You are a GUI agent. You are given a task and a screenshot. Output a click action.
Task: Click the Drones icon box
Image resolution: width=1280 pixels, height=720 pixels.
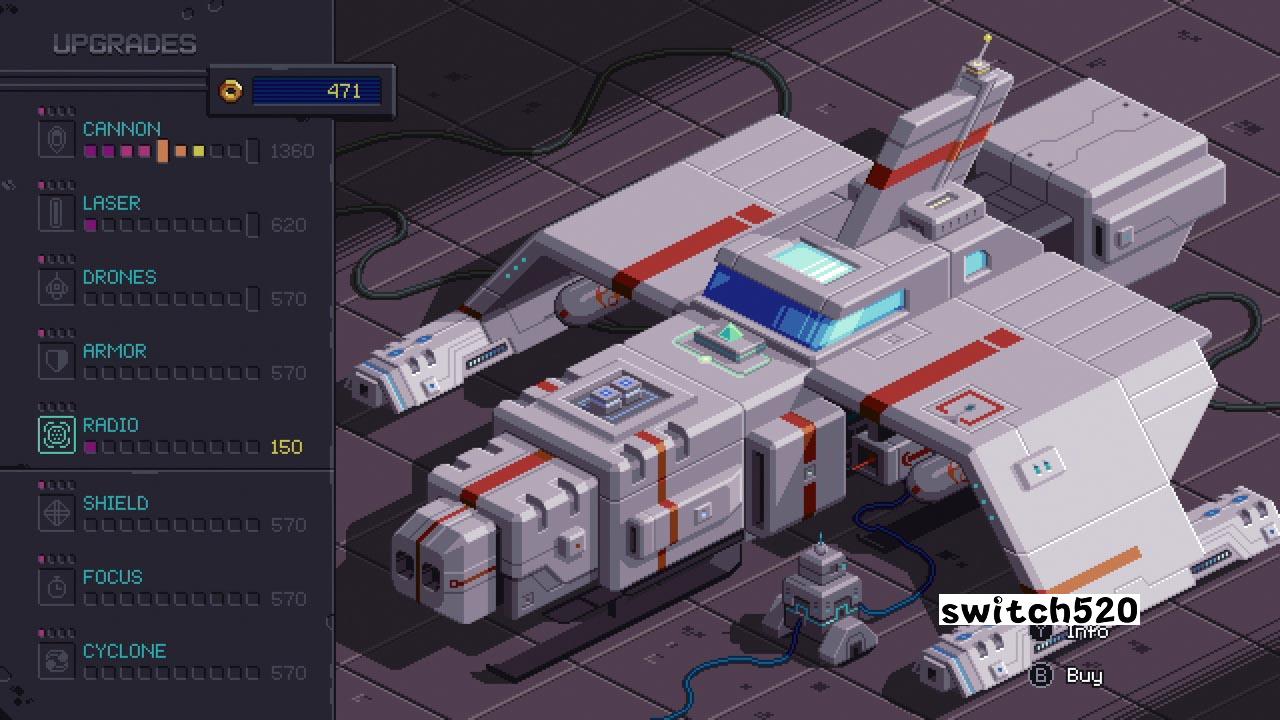coord(57,287)
